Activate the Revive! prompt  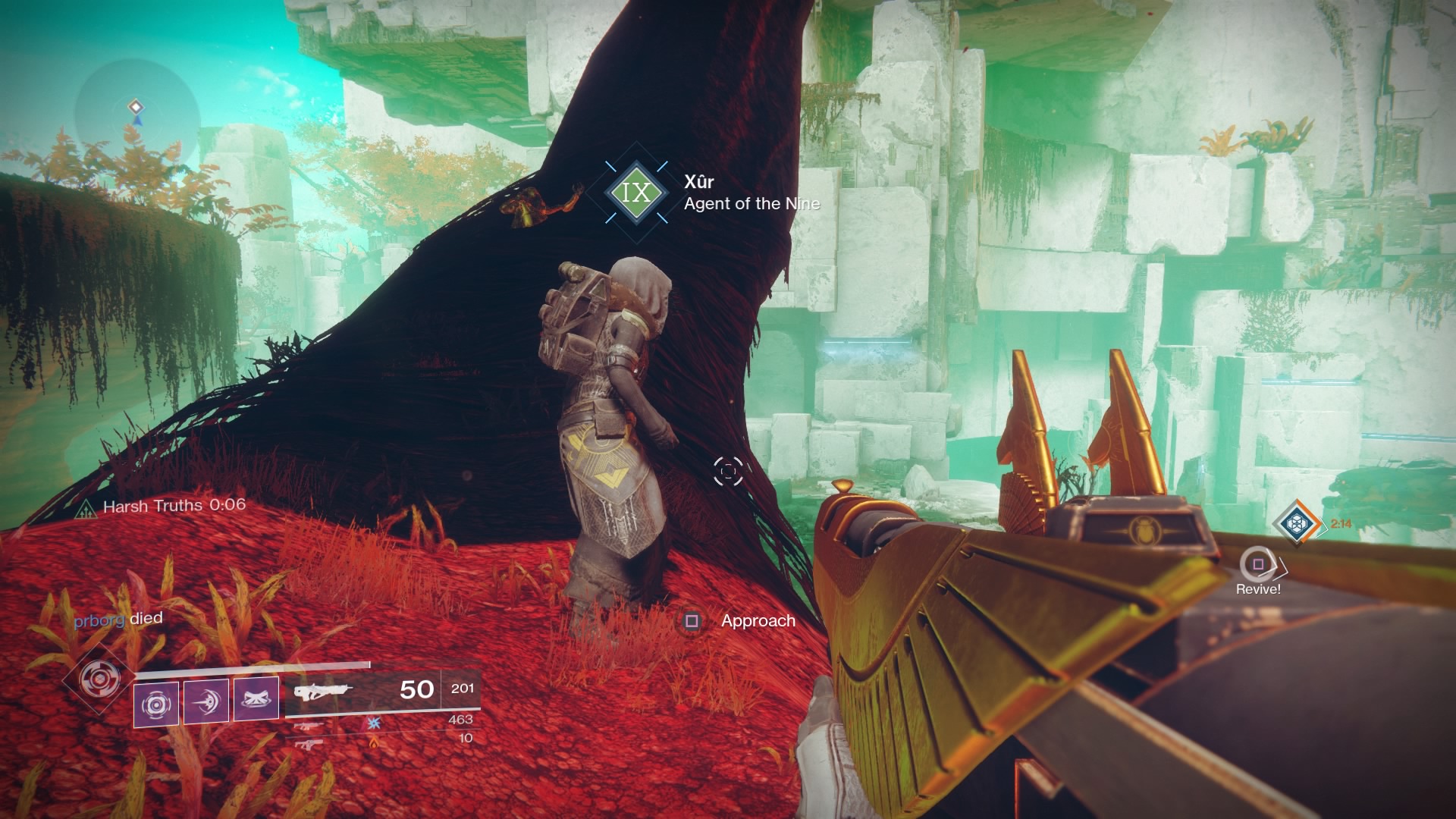1257,565
